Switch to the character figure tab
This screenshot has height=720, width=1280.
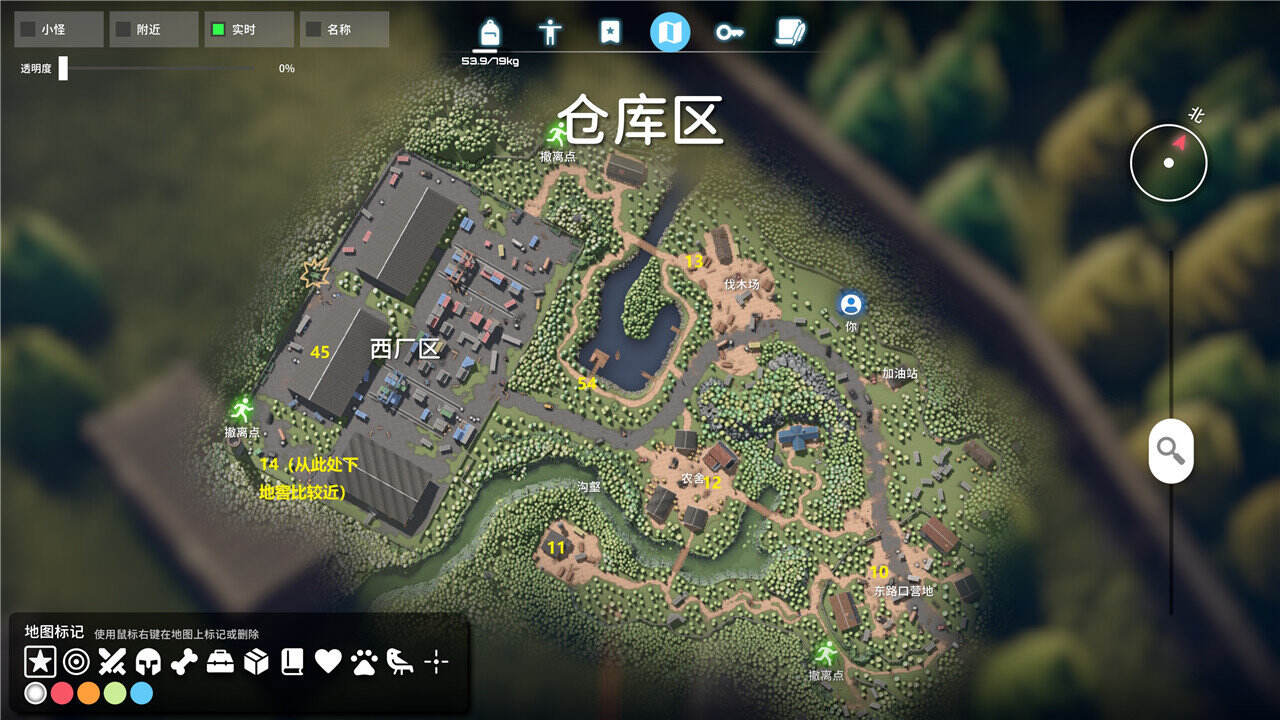(550, 32)
